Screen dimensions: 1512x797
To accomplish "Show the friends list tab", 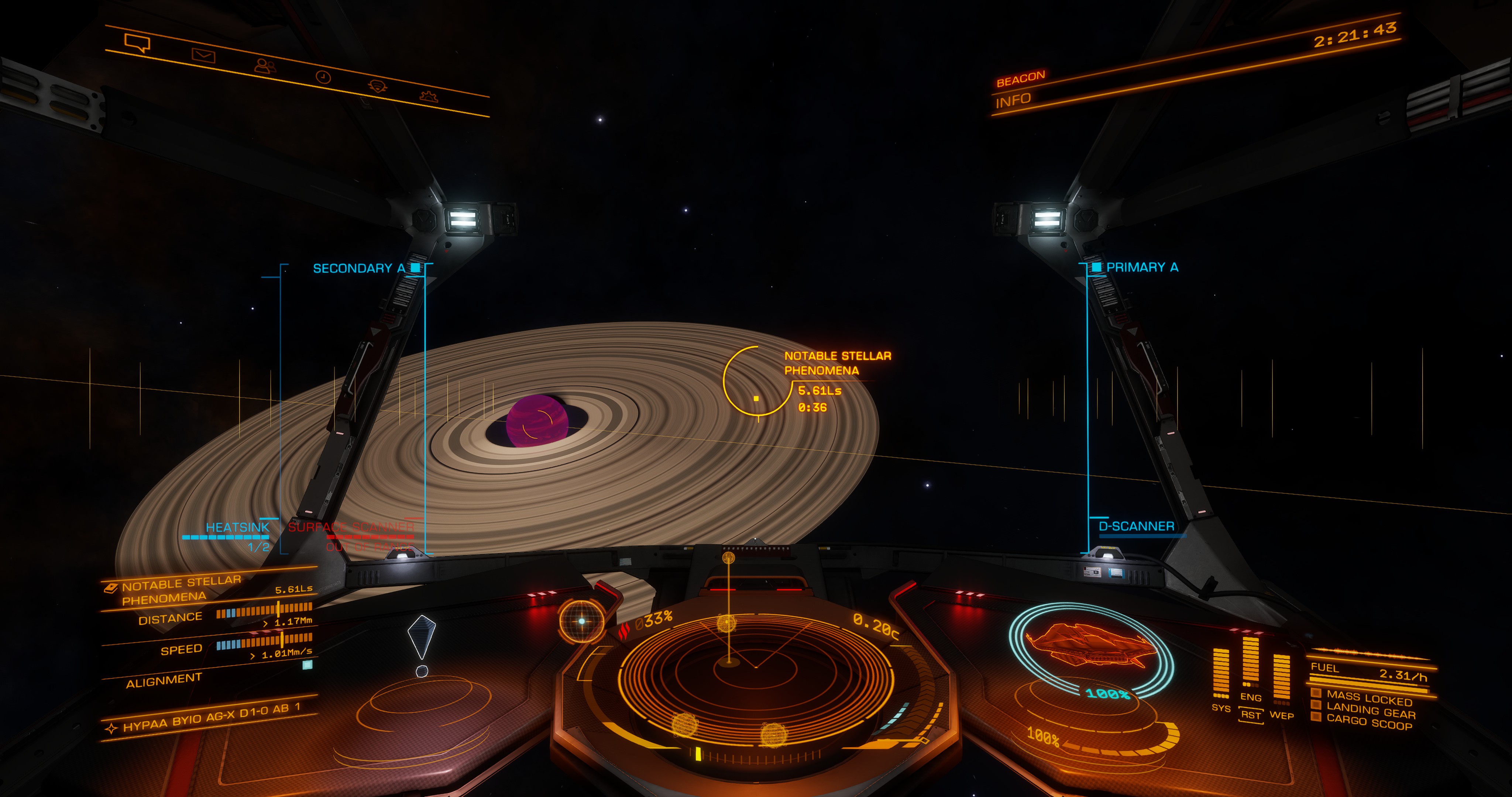I will tap(265, 66).
